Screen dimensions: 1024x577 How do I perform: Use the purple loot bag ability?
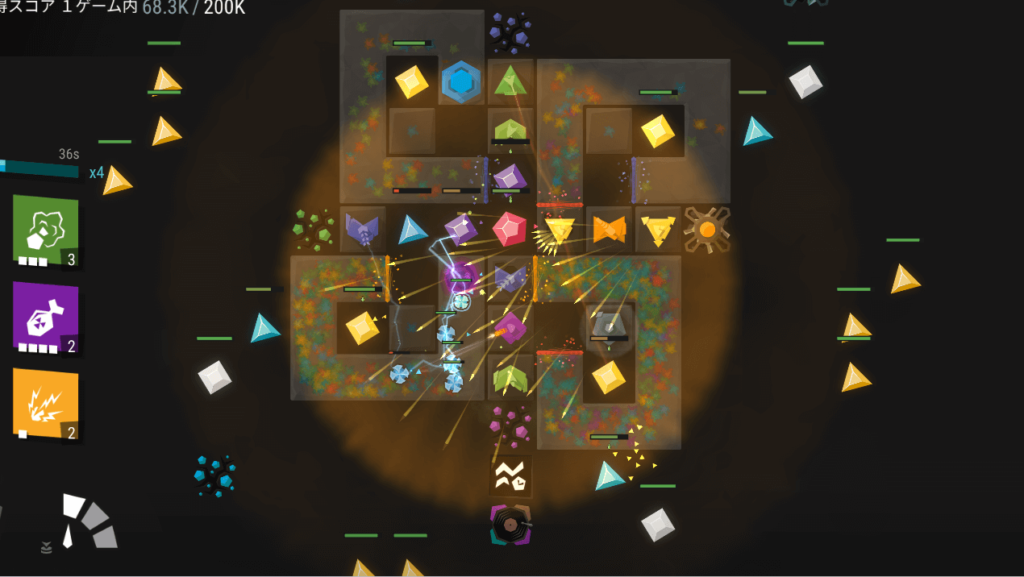pos(45,316)
